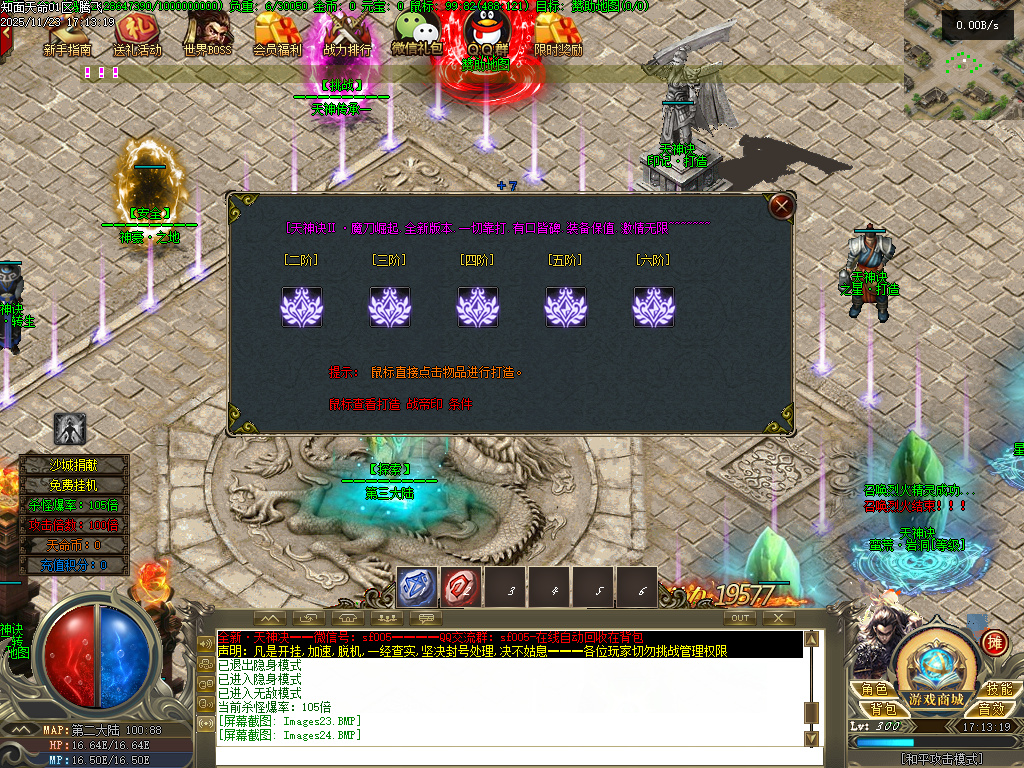Open the 技能 skills panel
This screenshot has height=768, width=1024.
point(997,689)
